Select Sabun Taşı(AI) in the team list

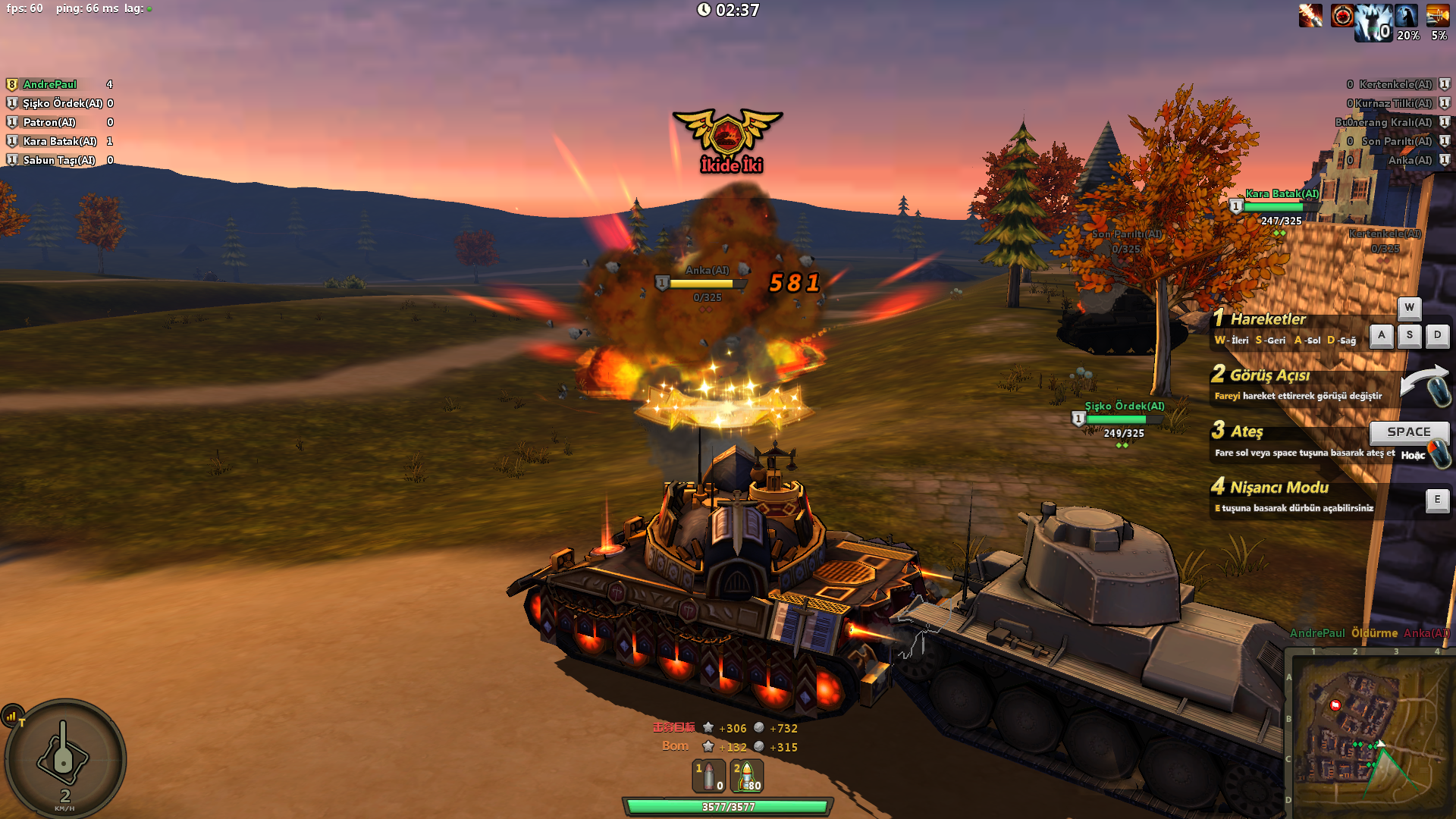point(58,160)
